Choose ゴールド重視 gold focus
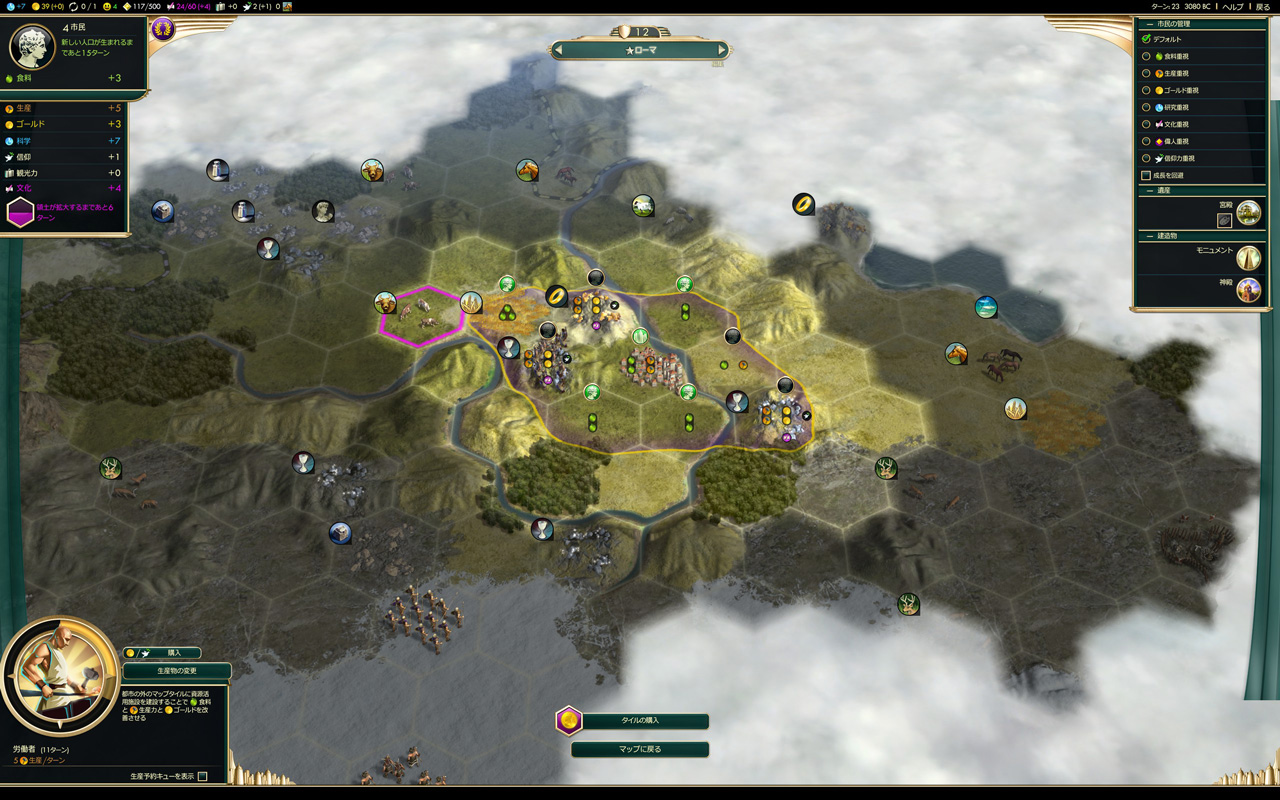 click(x=1147, y=90)
